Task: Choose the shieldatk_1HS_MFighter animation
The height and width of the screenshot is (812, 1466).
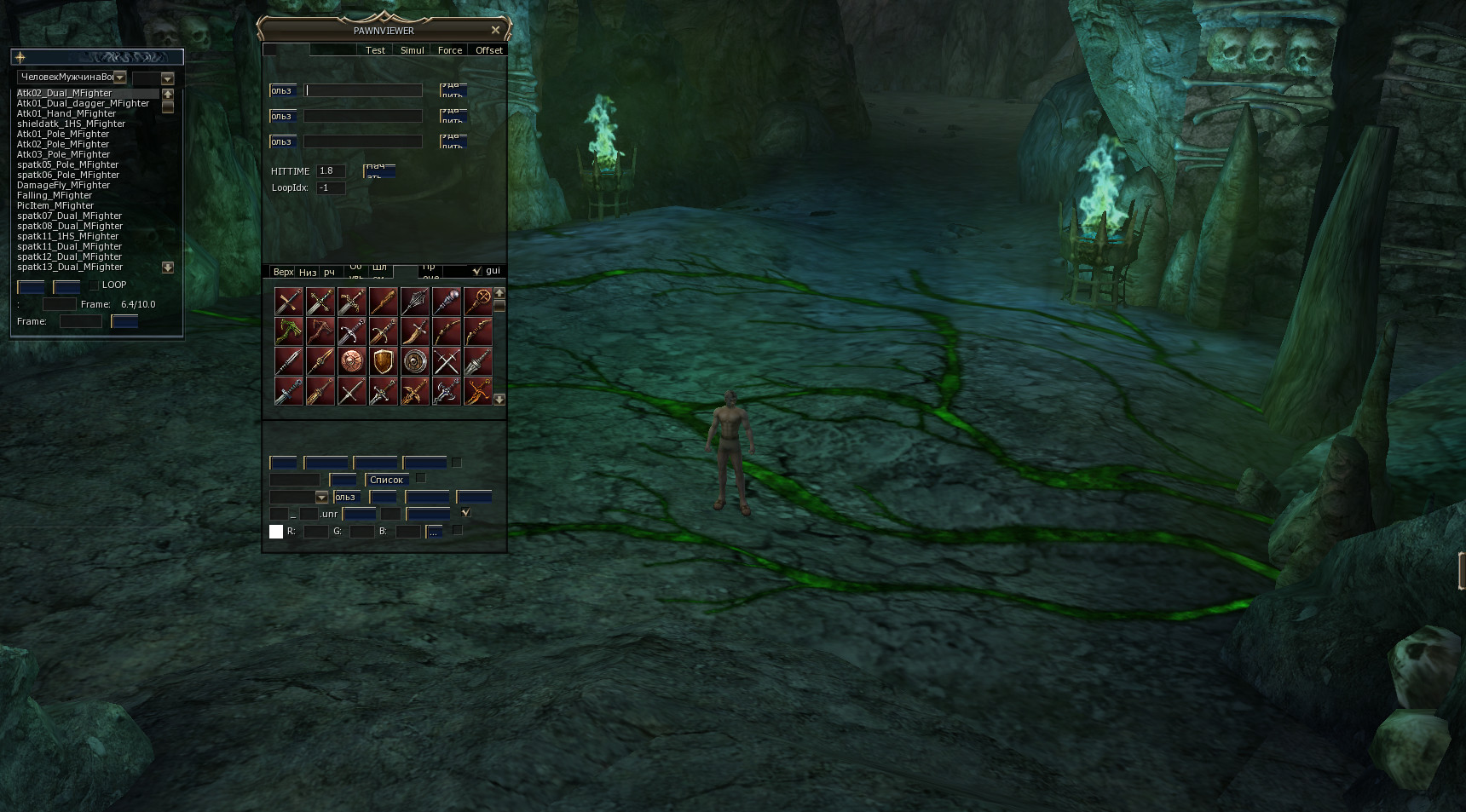Action: [x=71, y=124]
